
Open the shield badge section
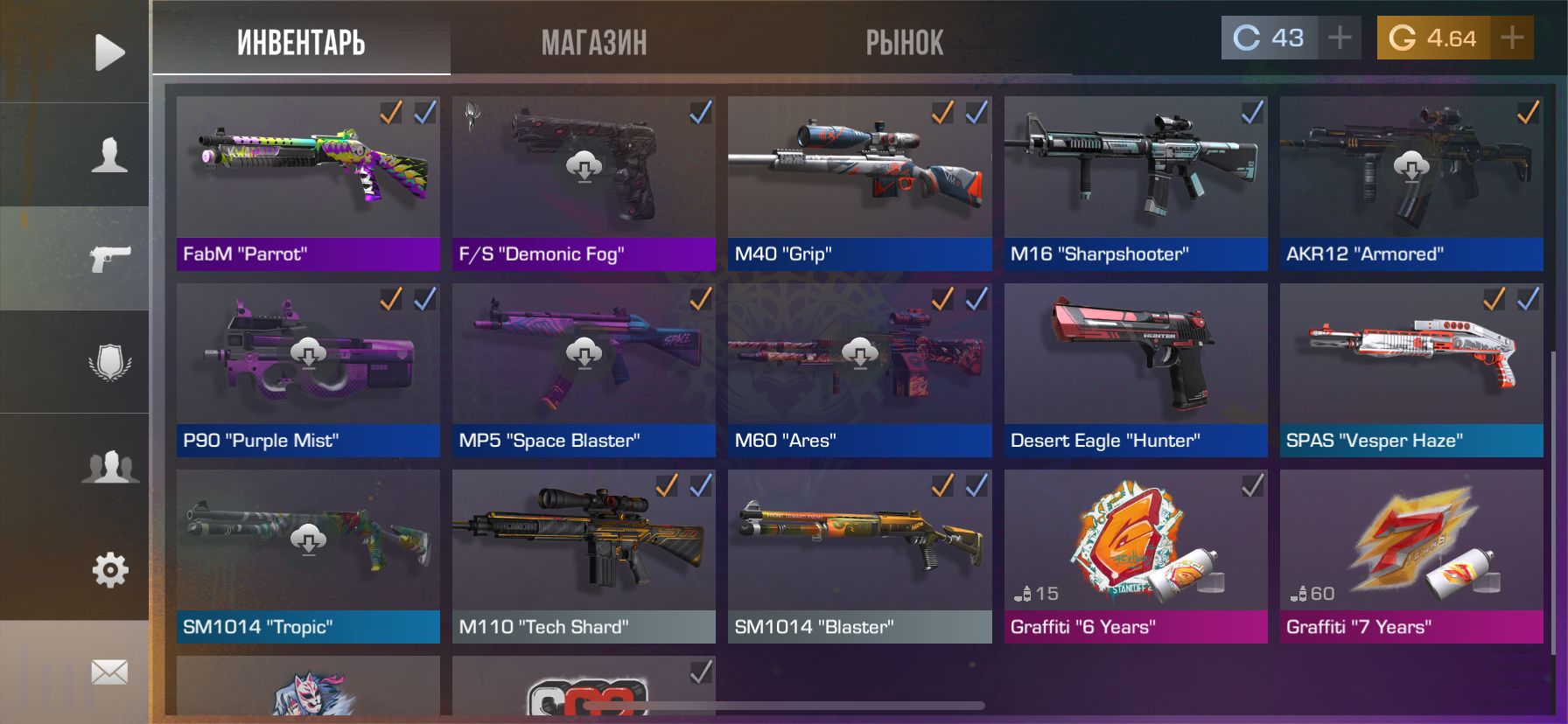point(109,362)
